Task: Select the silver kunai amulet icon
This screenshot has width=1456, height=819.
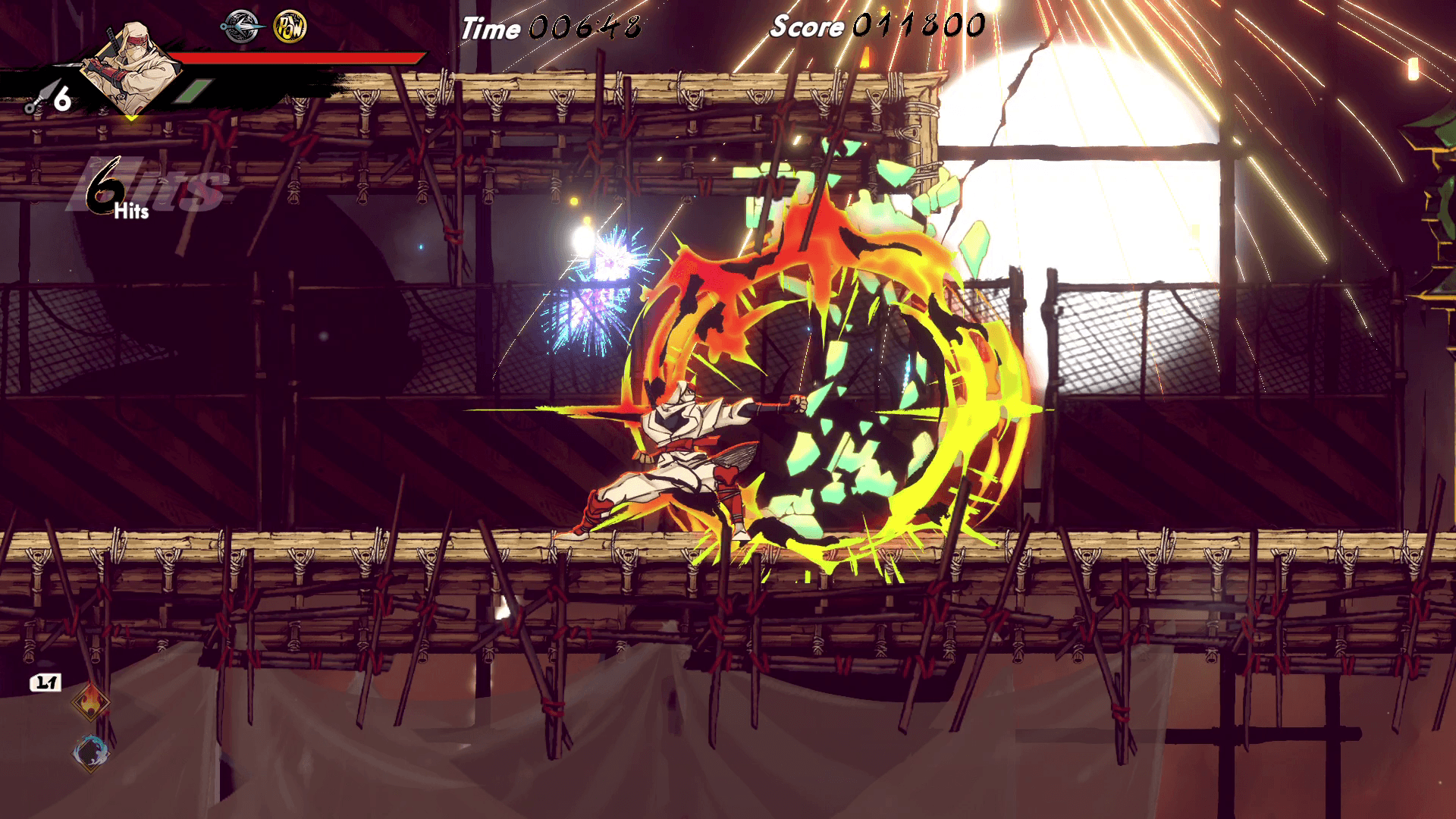Action: point(241,27)
